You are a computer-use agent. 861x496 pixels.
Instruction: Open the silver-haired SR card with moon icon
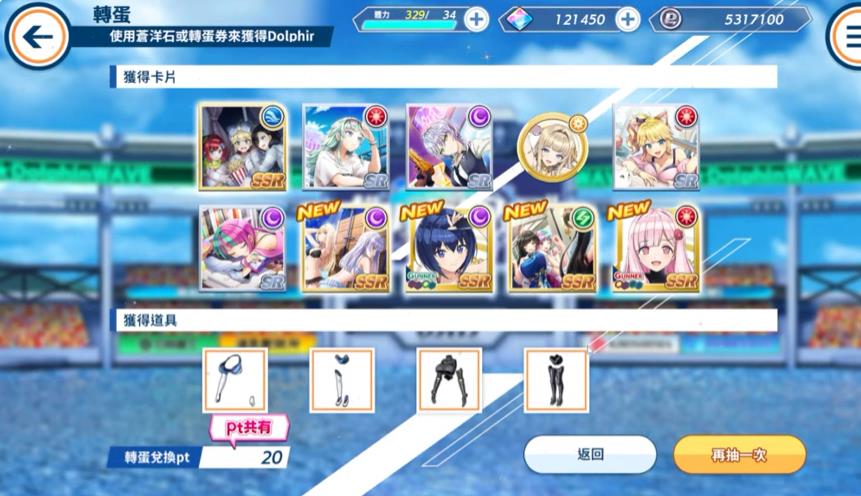tap(450, 147)
